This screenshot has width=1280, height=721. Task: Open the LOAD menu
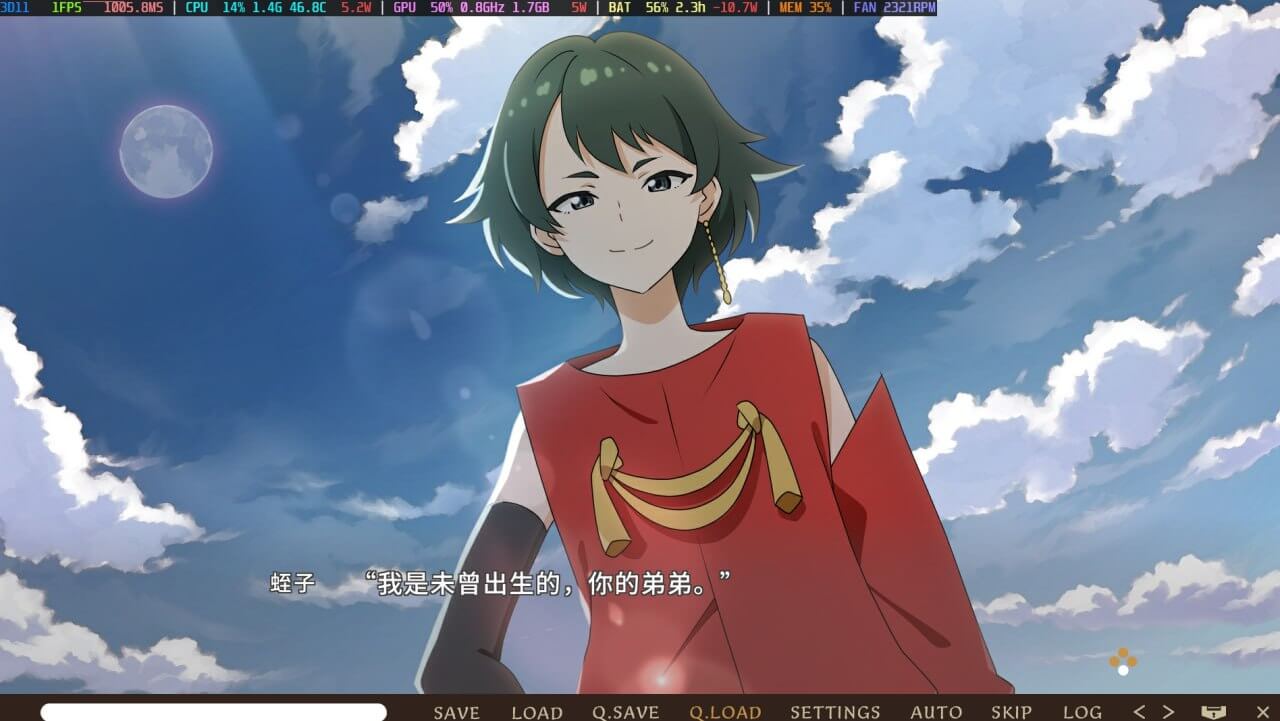(x=537, y=712)
